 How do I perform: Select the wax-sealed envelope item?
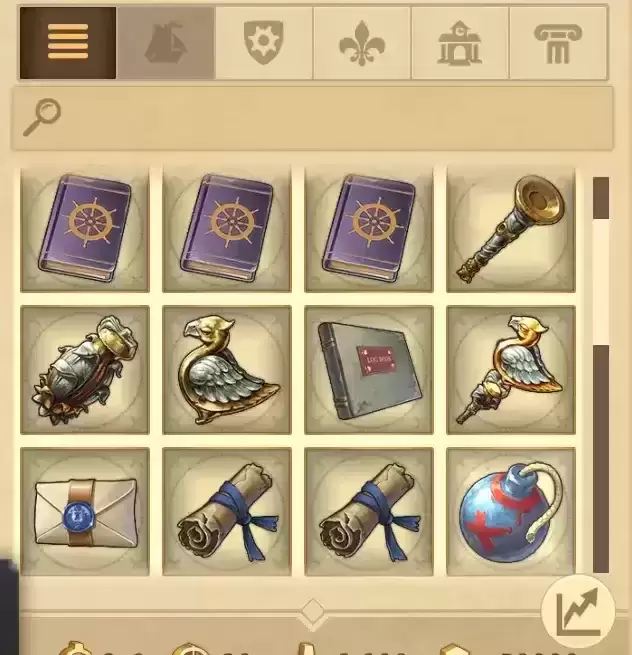coord(84,512)
